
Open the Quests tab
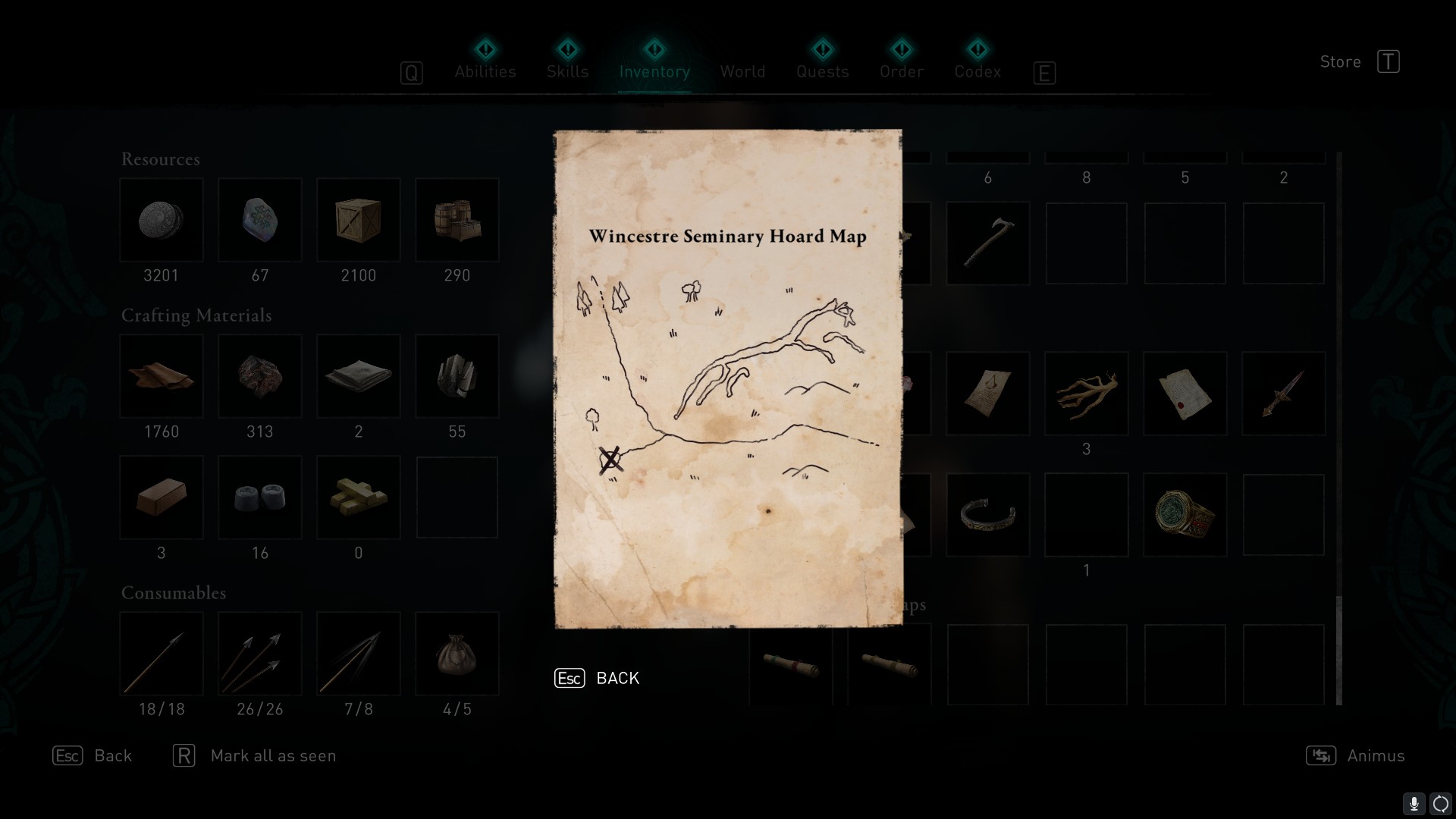[822, 71]
